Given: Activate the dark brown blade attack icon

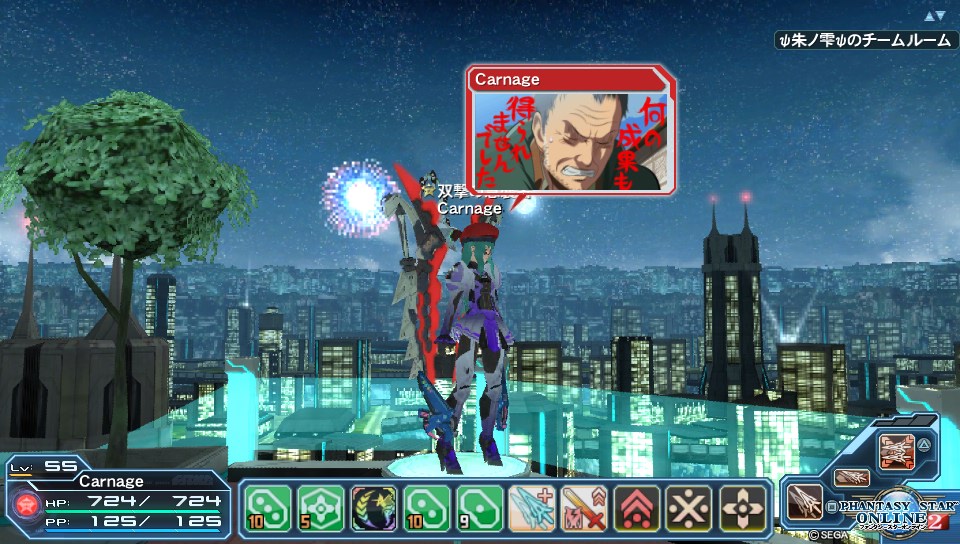Looking at the screenshot, I should [806, 502].
